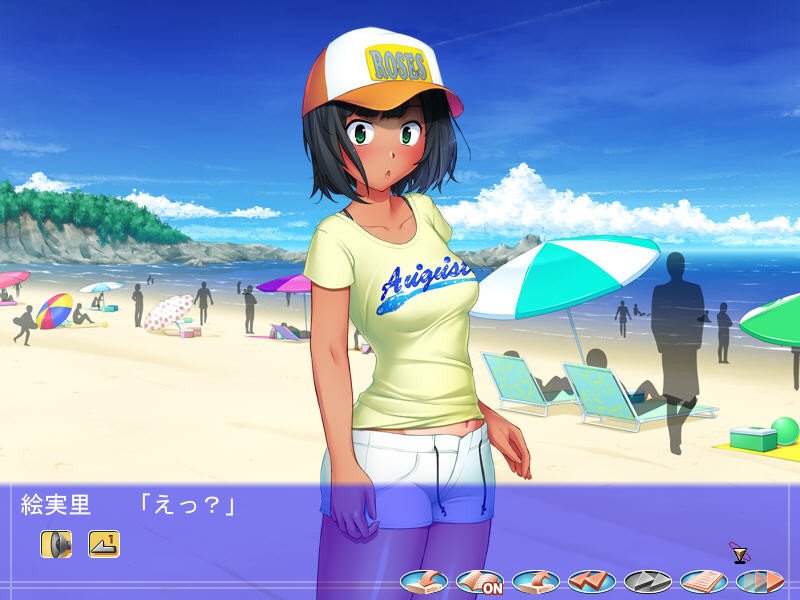Image resolution: width=800 pixels, height=600 pixels.
Task: Click the orange double left arrow rewind button
Action: click(x=592, y=580)
